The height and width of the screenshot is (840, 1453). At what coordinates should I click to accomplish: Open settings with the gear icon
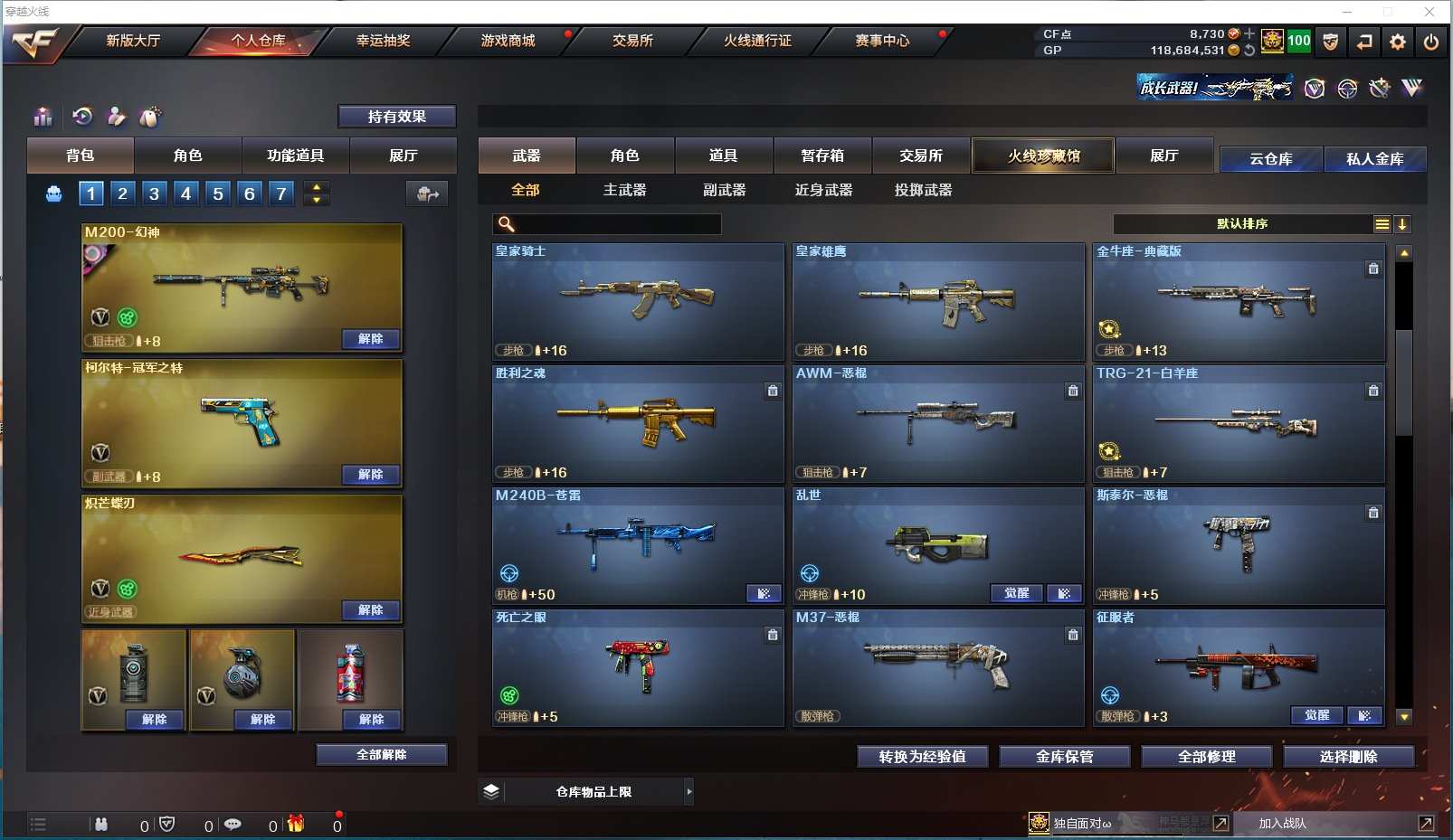tap(1398, 42)
